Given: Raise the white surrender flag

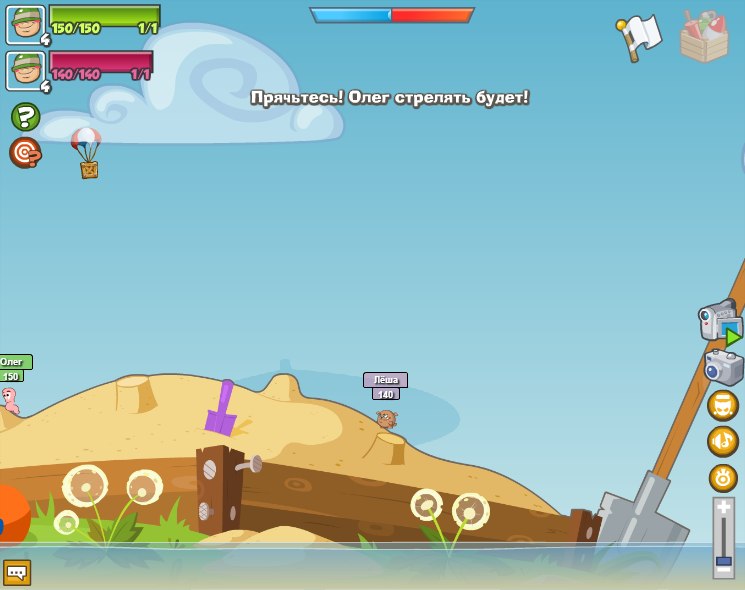Looking at the screenshot, I should click(640, 38).
